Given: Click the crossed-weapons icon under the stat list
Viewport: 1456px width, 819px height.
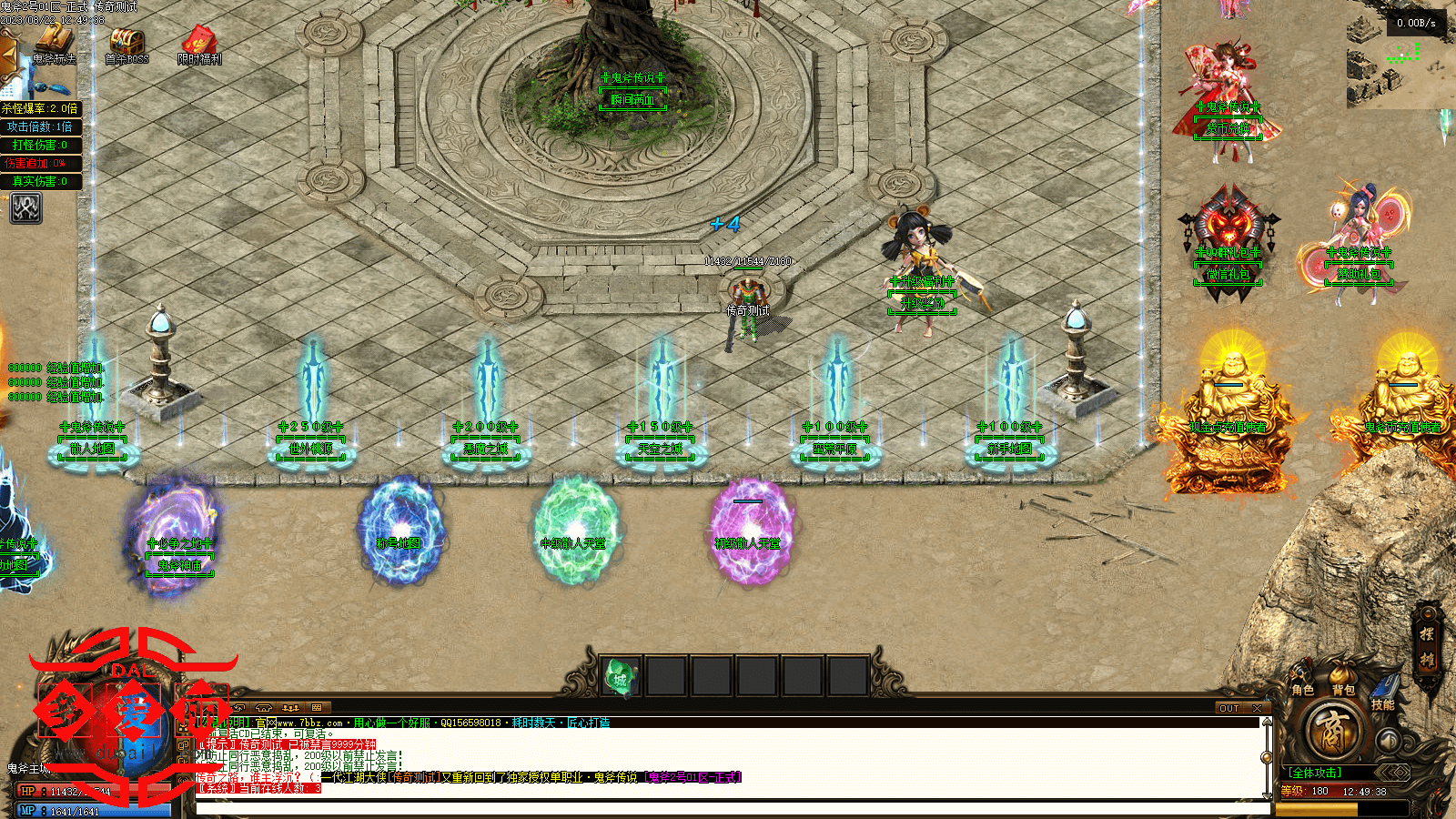Looking at the screenshot, I should tap(26, 208).
